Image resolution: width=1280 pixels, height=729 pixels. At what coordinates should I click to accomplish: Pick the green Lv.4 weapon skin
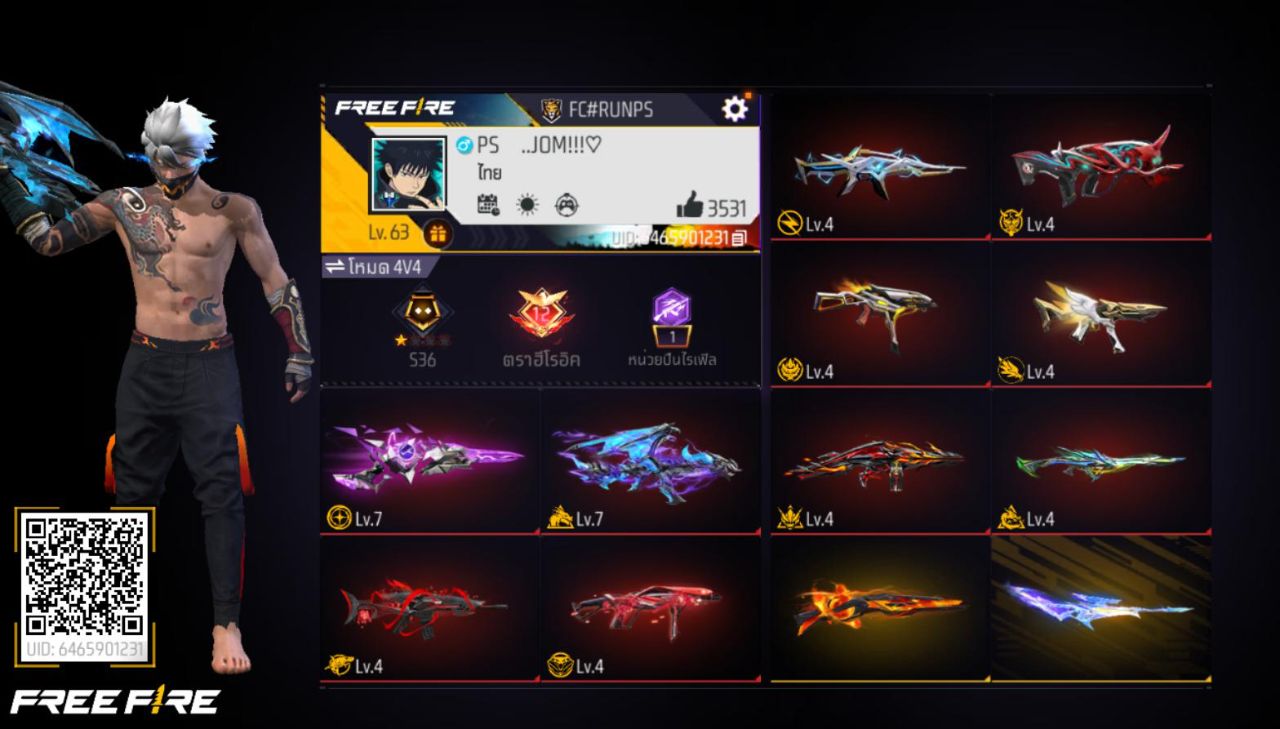(1100, 460)
